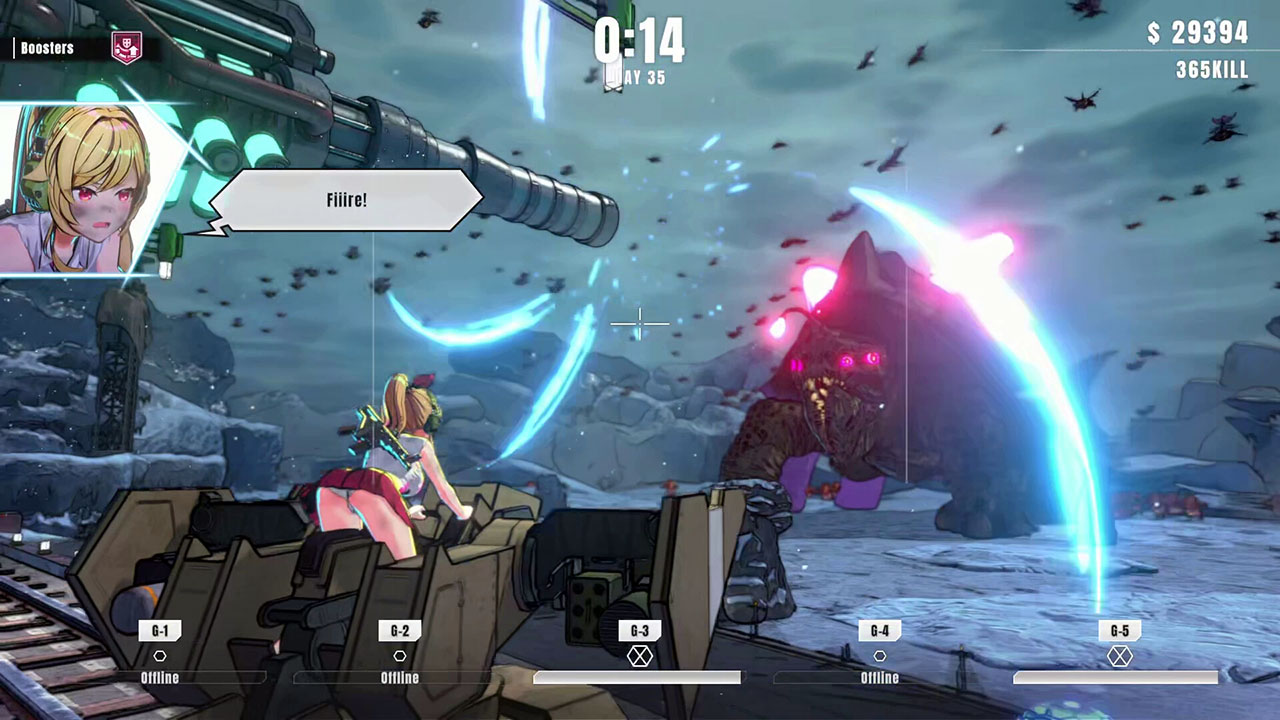
Task: Choose the G-2 gun slot
Action: tap(400, 631)
